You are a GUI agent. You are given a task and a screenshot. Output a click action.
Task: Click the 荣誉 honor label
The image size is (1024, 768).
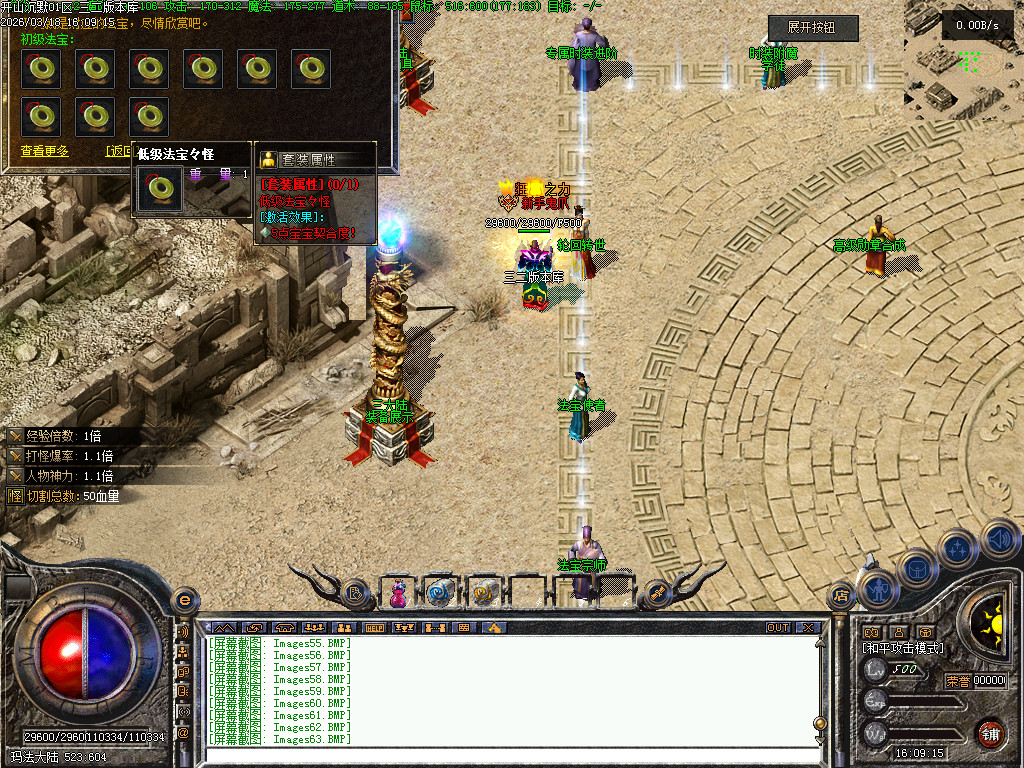click(x=957, y=681)
